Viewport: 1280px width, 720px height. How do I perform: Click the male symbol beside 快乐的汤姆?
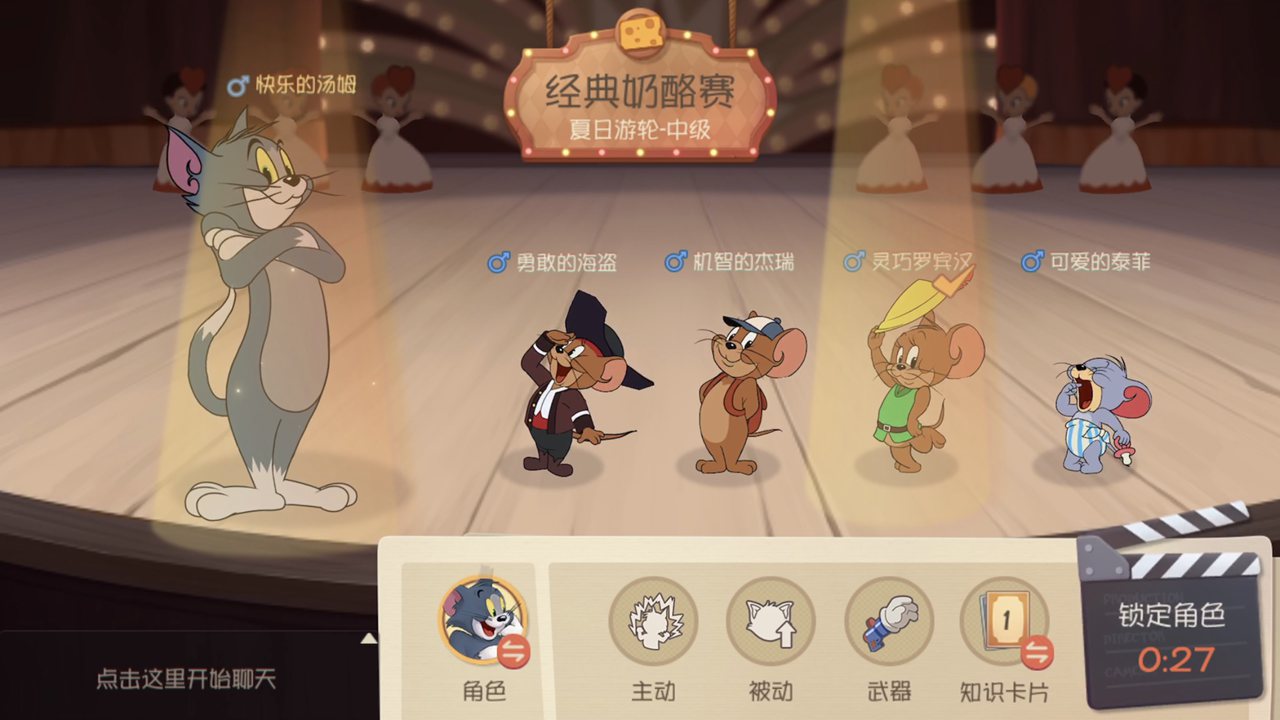(x=236, y=85)
